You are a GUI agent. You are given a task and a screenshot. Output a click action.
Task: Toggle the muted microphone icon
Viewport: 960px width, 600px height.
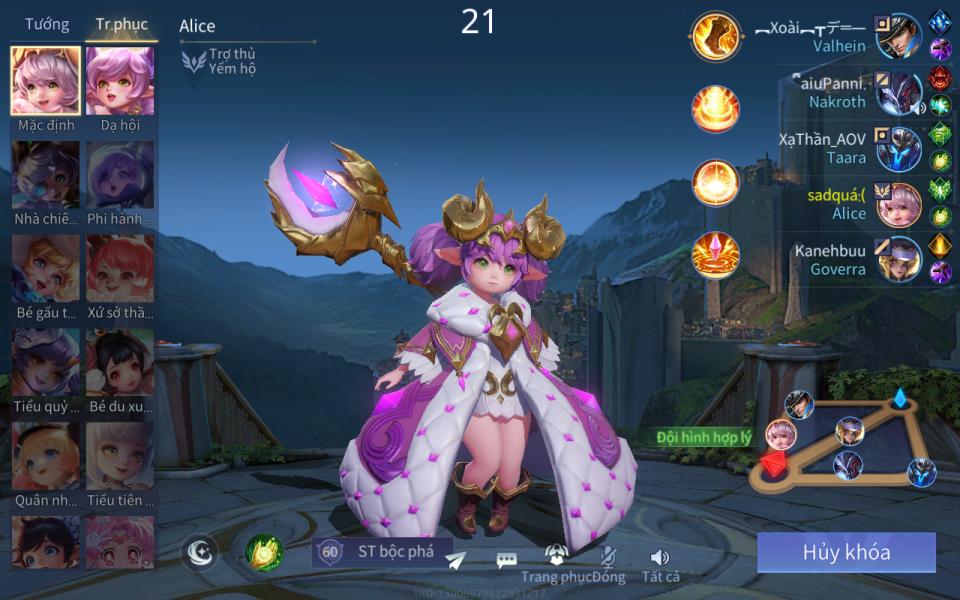(607, 558)
